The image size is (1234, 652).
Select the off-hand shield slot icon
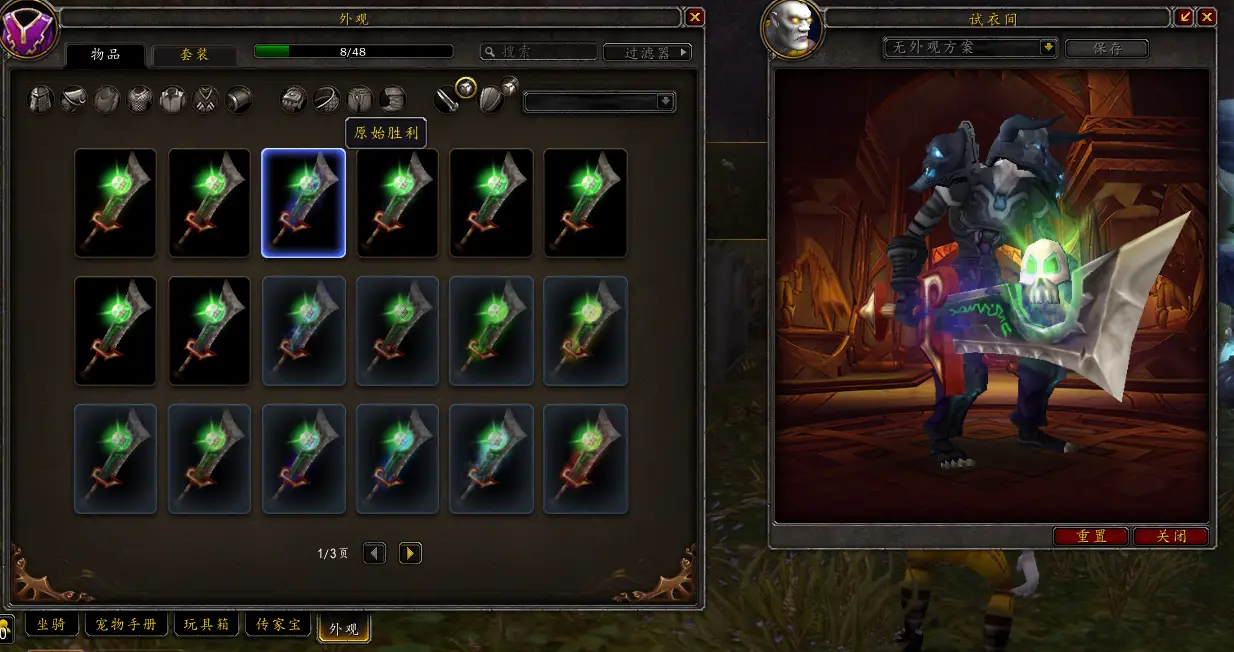492,98
